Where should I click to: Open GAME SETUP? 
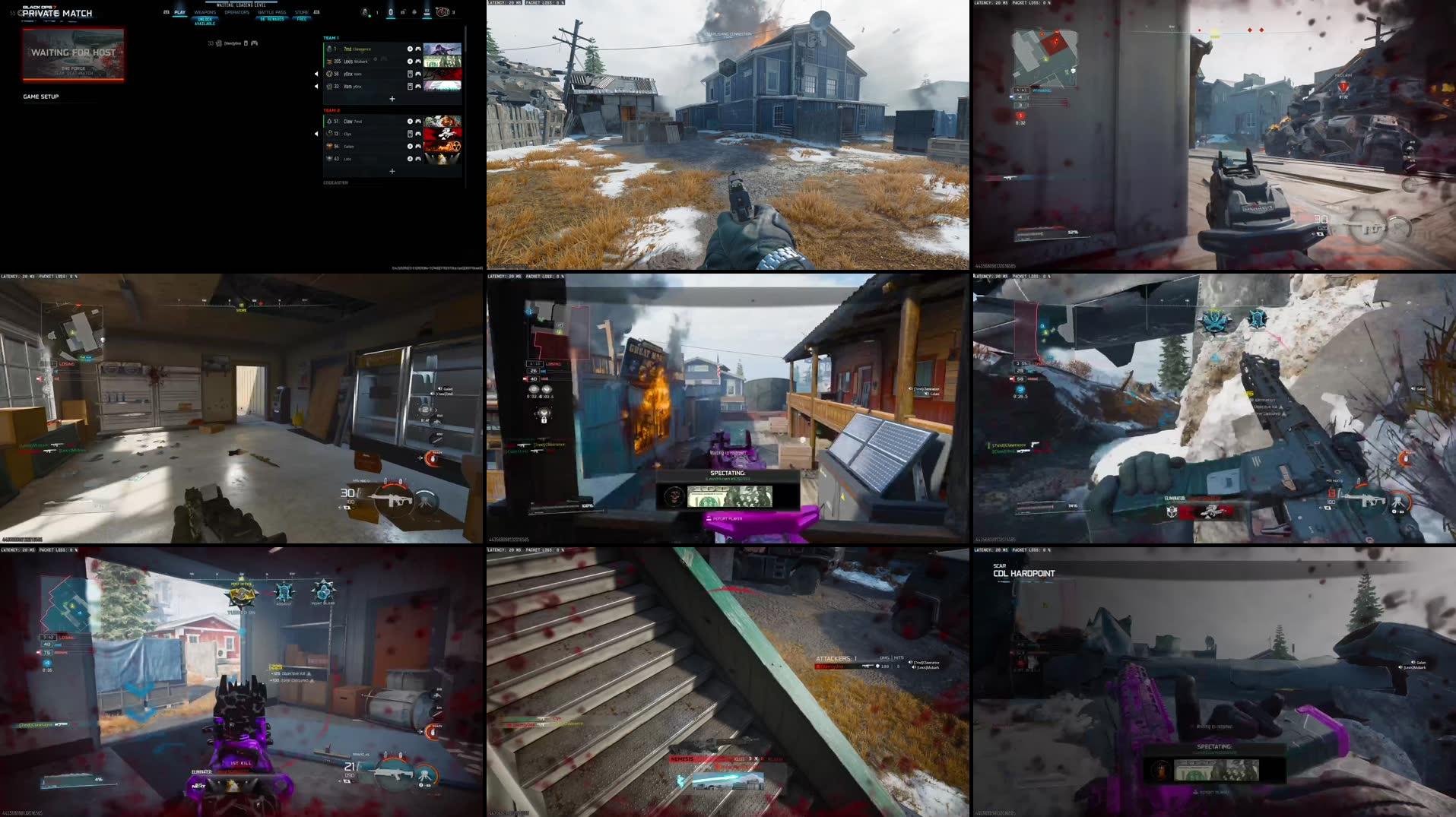pos(42,97)
